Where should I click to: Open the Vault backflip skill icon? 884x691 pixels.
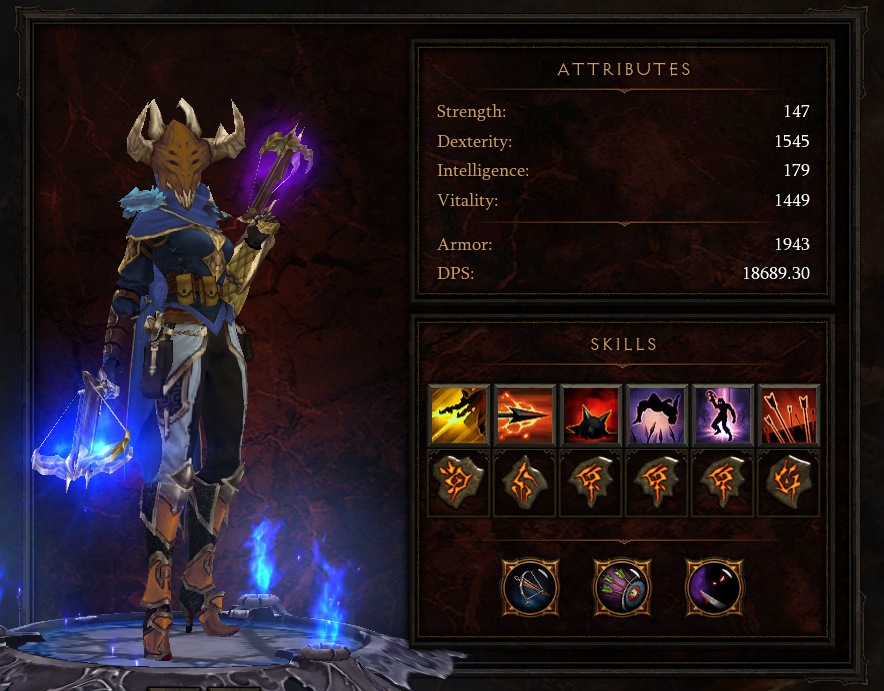pos(656,414)
